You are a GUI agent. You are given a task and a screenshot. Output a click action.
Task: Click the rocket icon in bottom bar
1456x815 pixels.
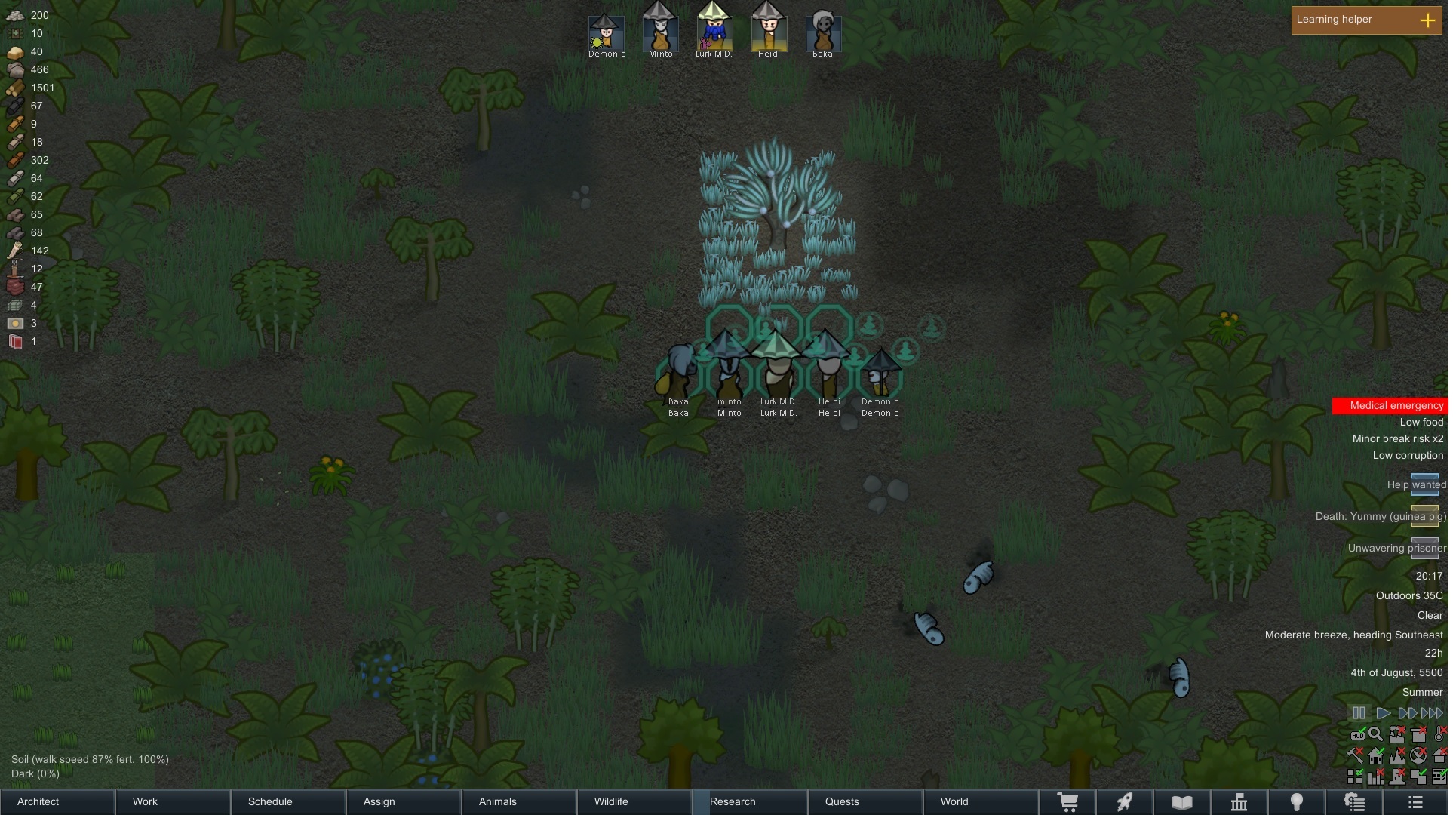coord(1125,802)
